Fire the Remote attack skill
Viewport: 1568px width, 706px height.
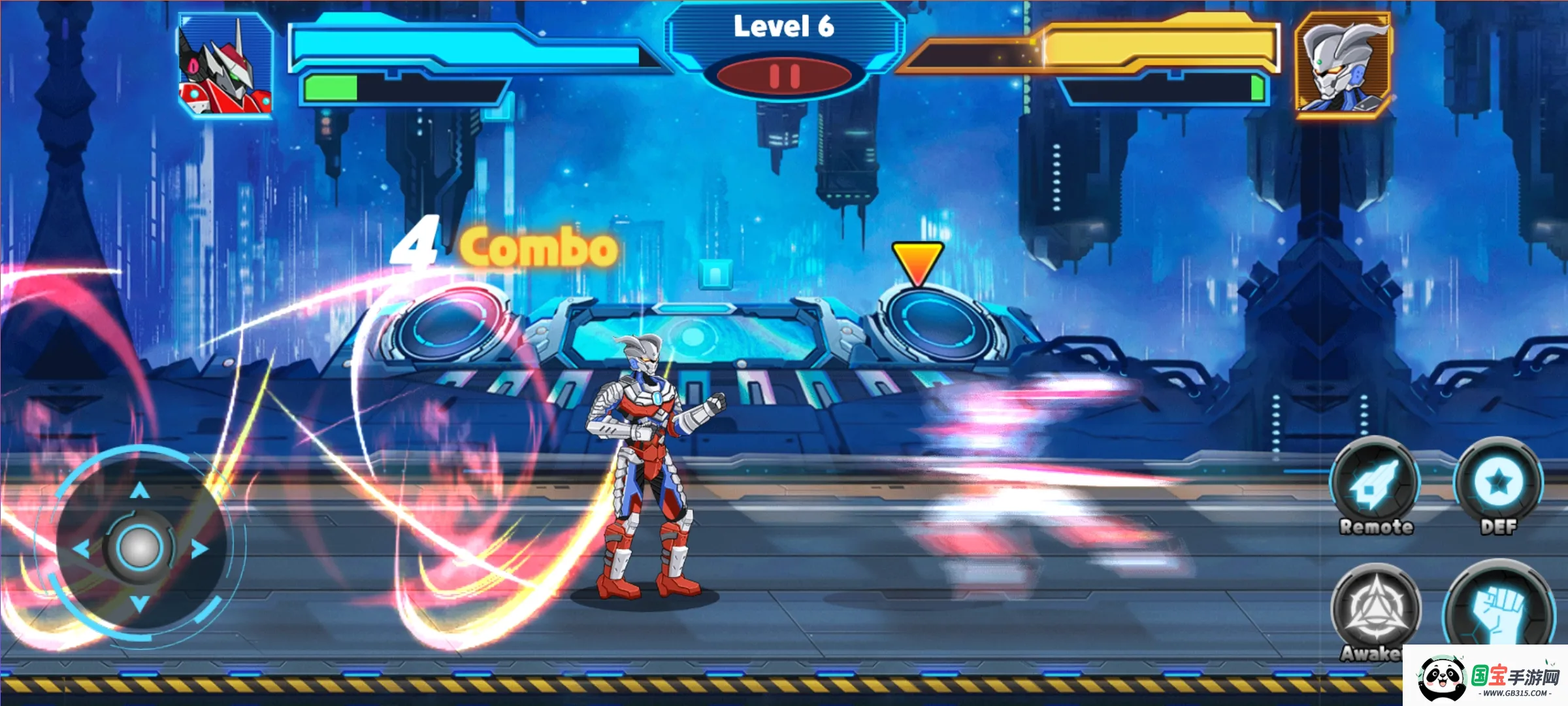(x=1375, y=485)
